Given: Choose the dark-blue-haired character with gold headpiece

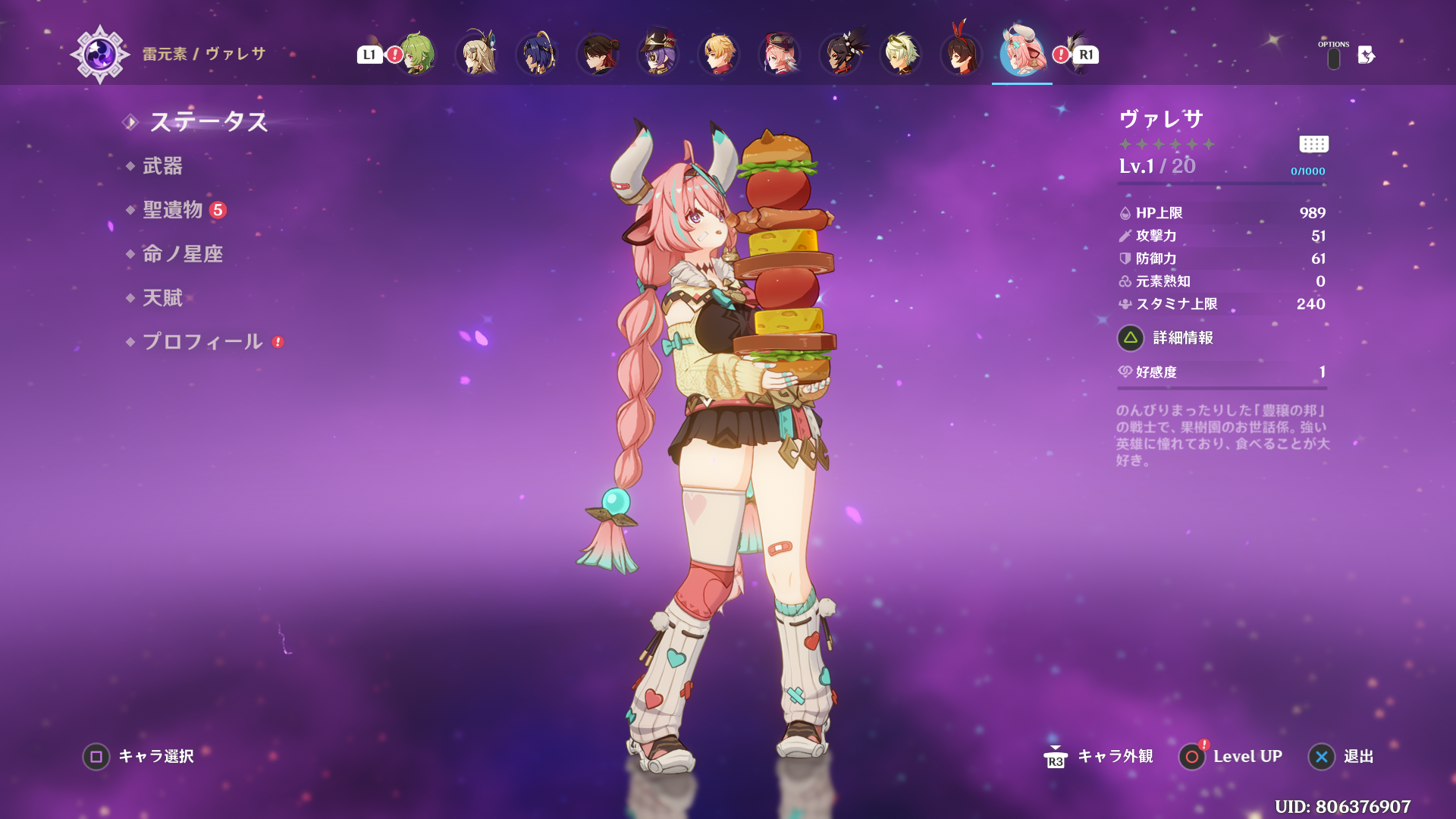Looking at the screenshot, I should (x=538, y=55).
